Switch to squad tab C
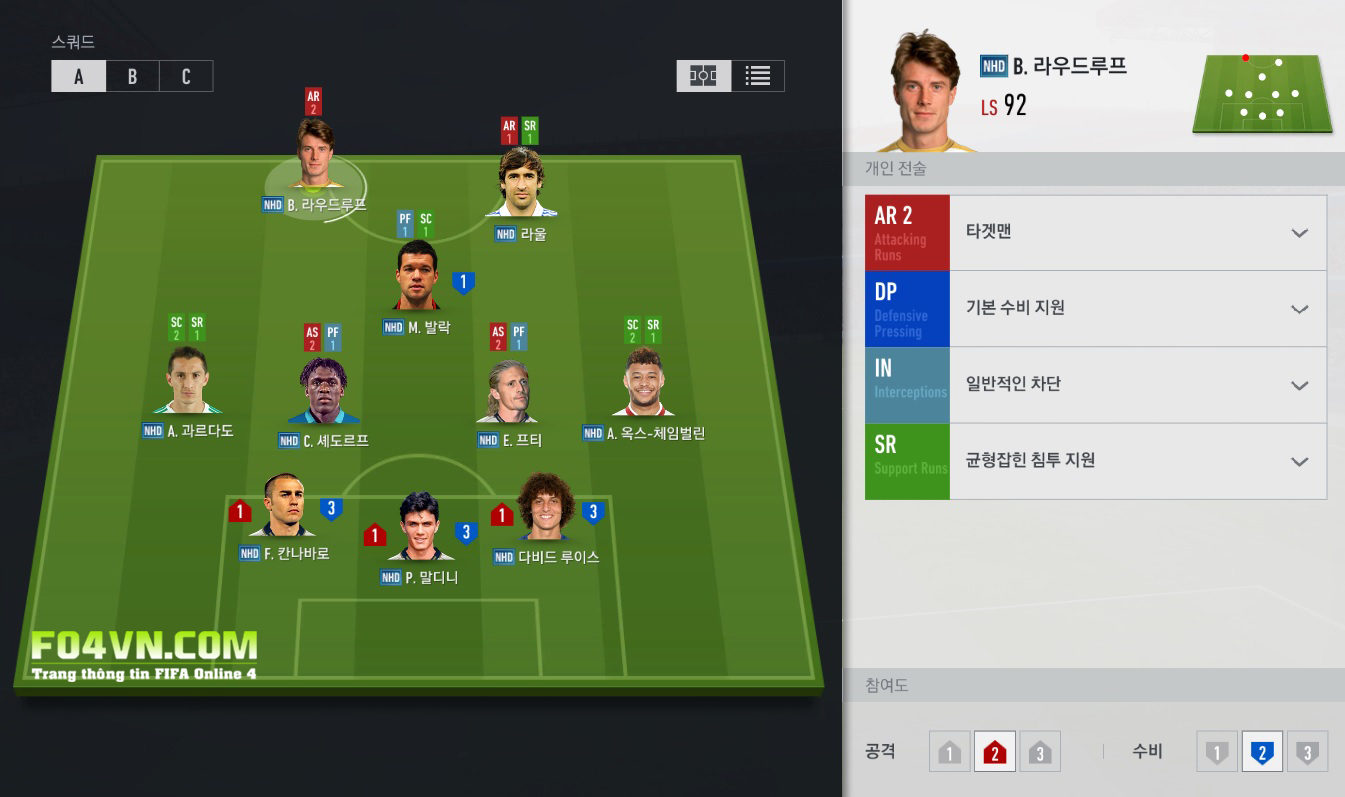 (x=186, y=77)
